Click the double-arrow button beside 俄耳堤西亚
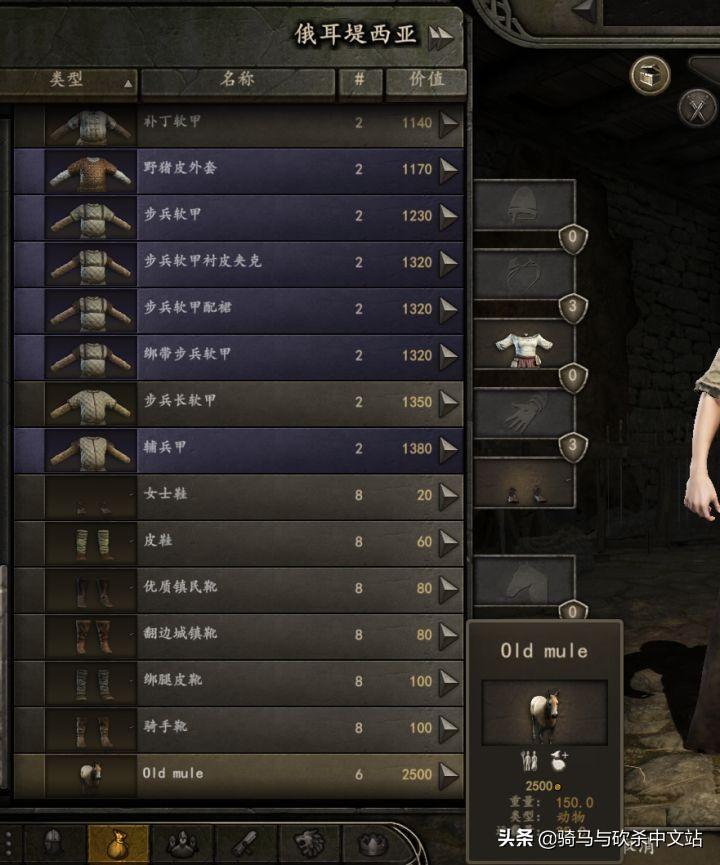The height and width of the screenshot is (865, 720). pyautogui.click(x=440, y=37)
